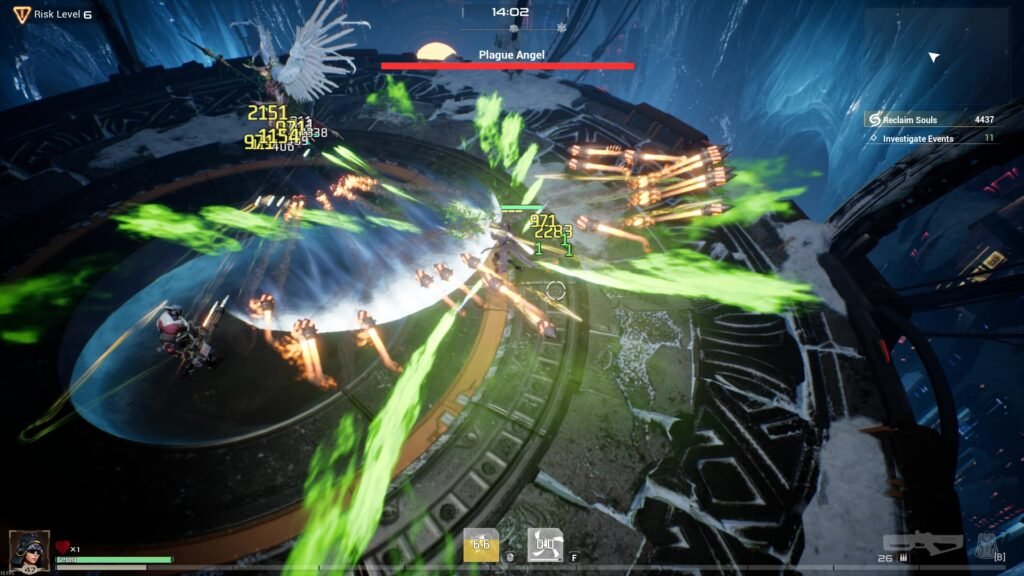Activate the grey dash skill icon
Screen dimensions: 1024x576
[x=545, y=544]
